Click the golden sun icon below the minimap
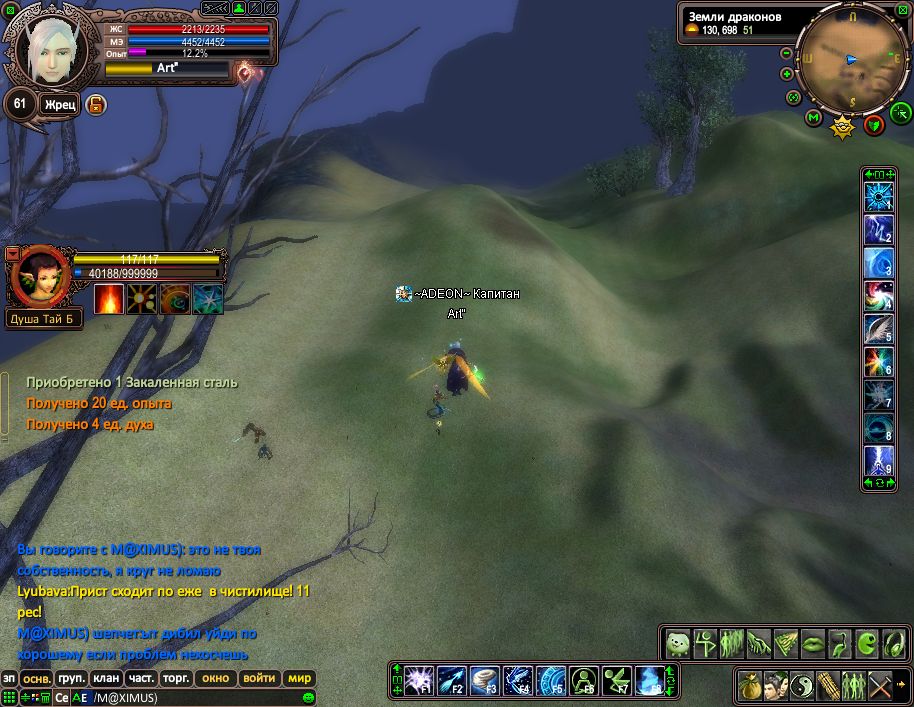 (x=843, y=126)
